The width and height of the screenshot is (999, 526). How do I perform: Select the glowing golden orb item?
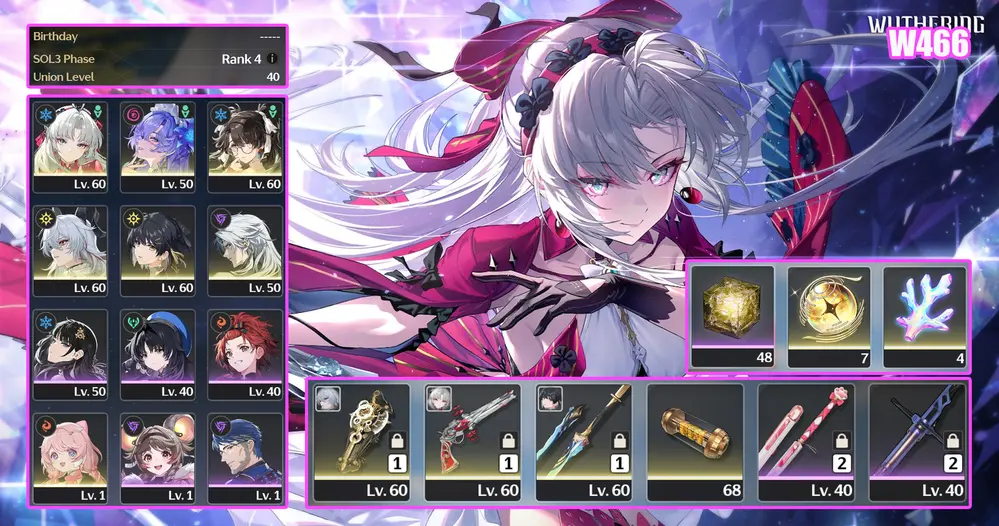(x=830, y=313)
